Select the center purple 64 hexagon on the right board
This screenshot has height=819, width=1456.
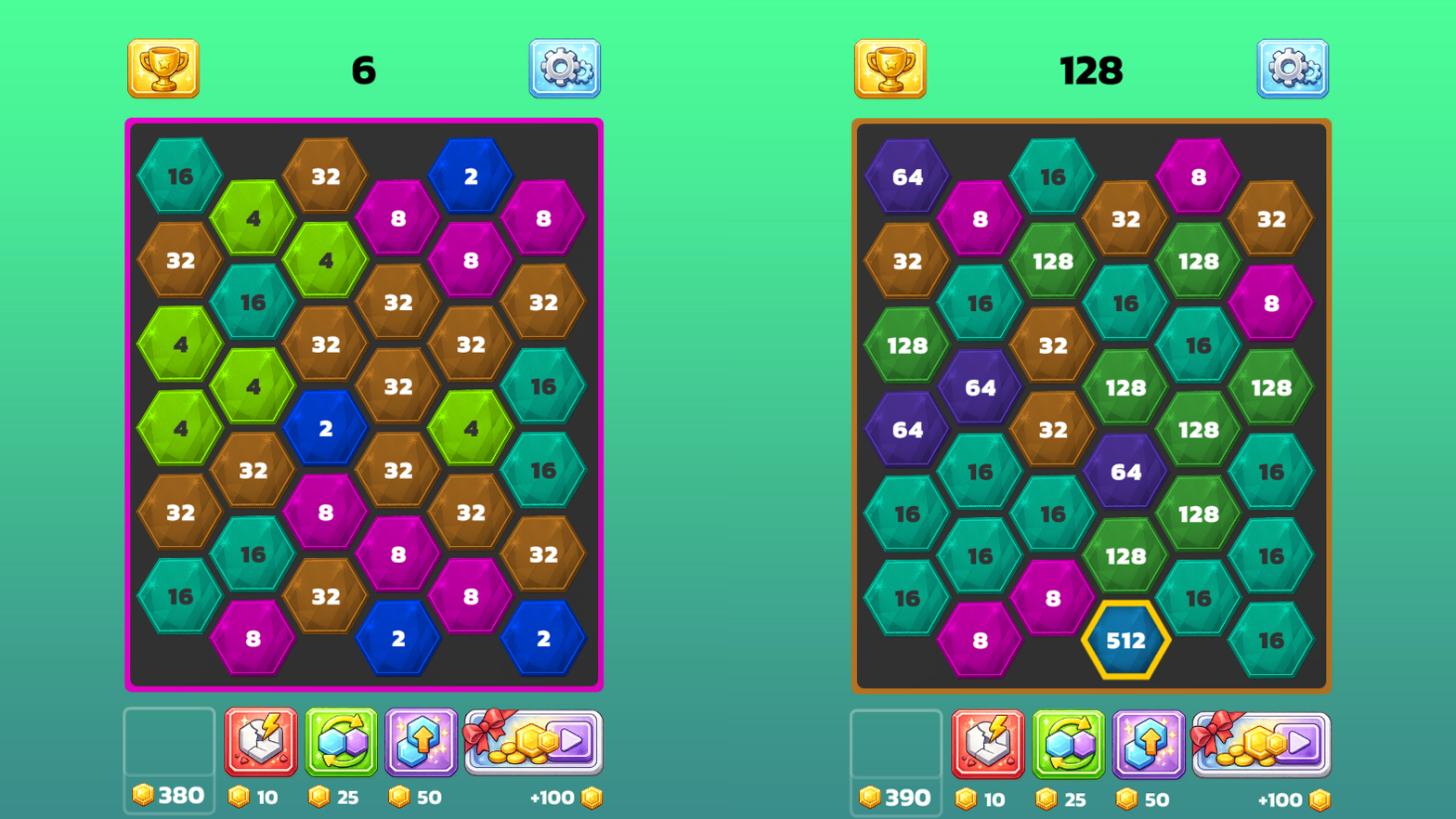coord(1126,472)
